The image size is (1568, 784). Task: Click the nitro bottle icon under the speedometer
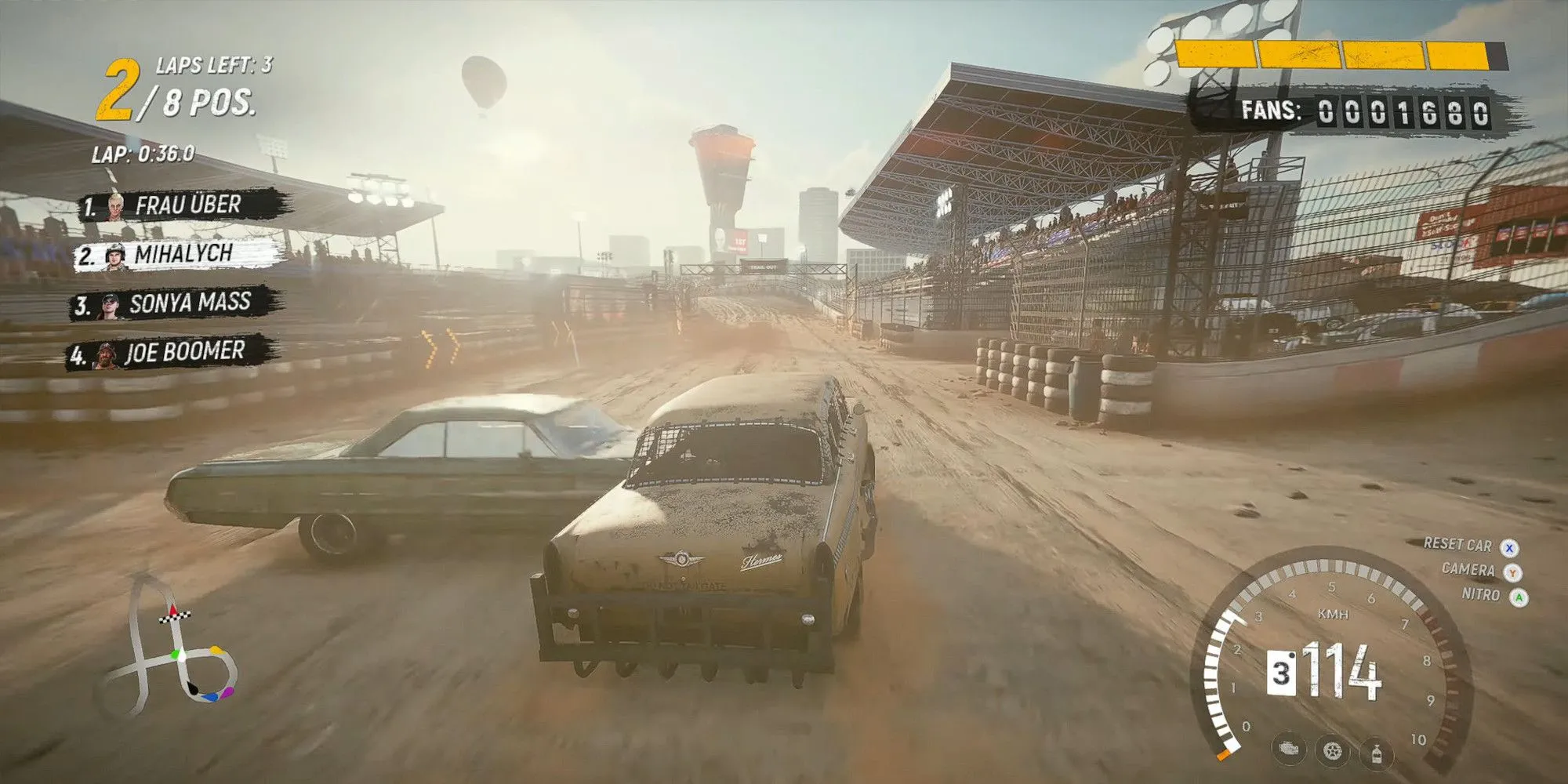tap(1376, 754)
